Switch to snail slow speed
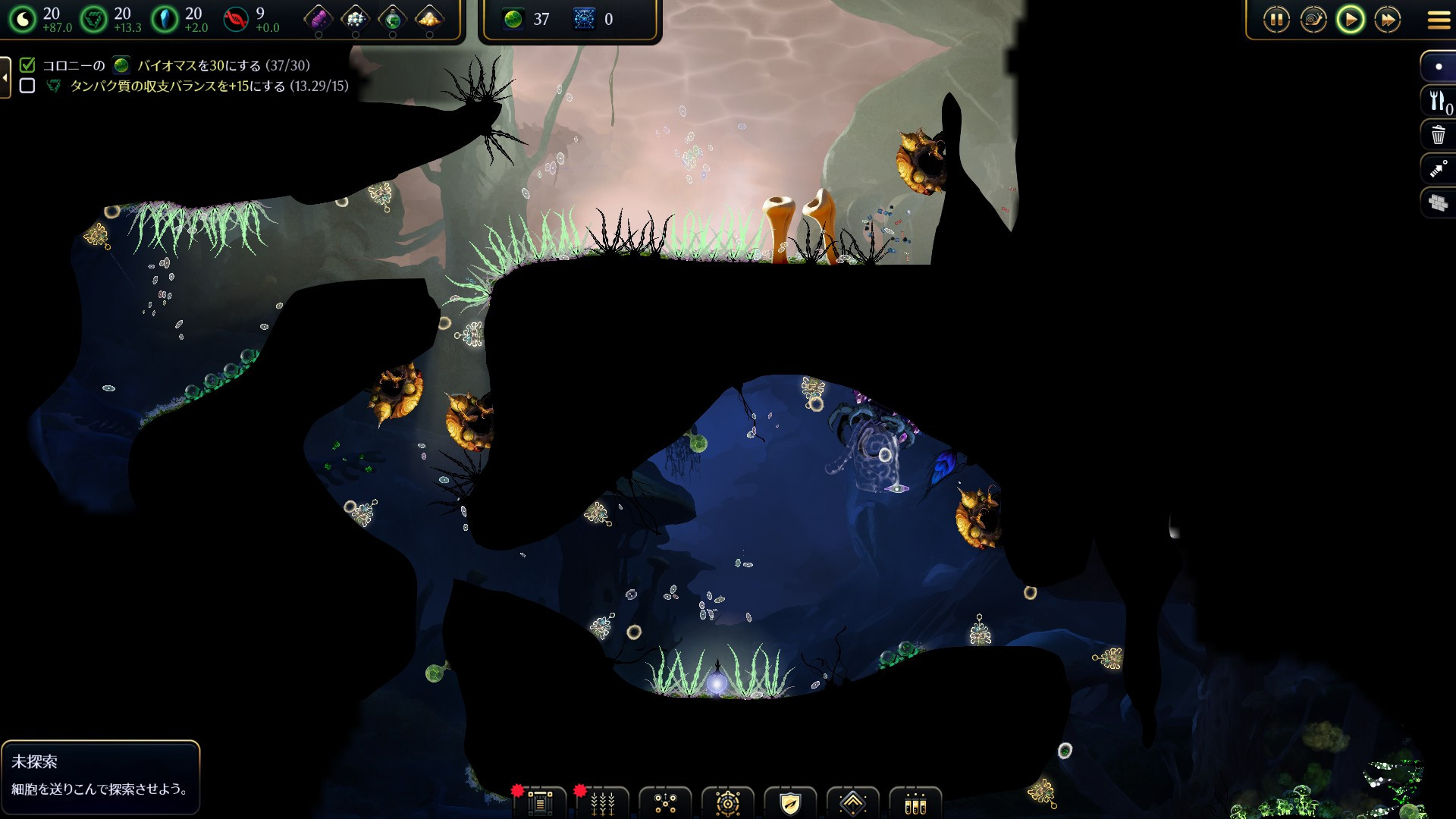1456x819 pixels. (1313, 20)
